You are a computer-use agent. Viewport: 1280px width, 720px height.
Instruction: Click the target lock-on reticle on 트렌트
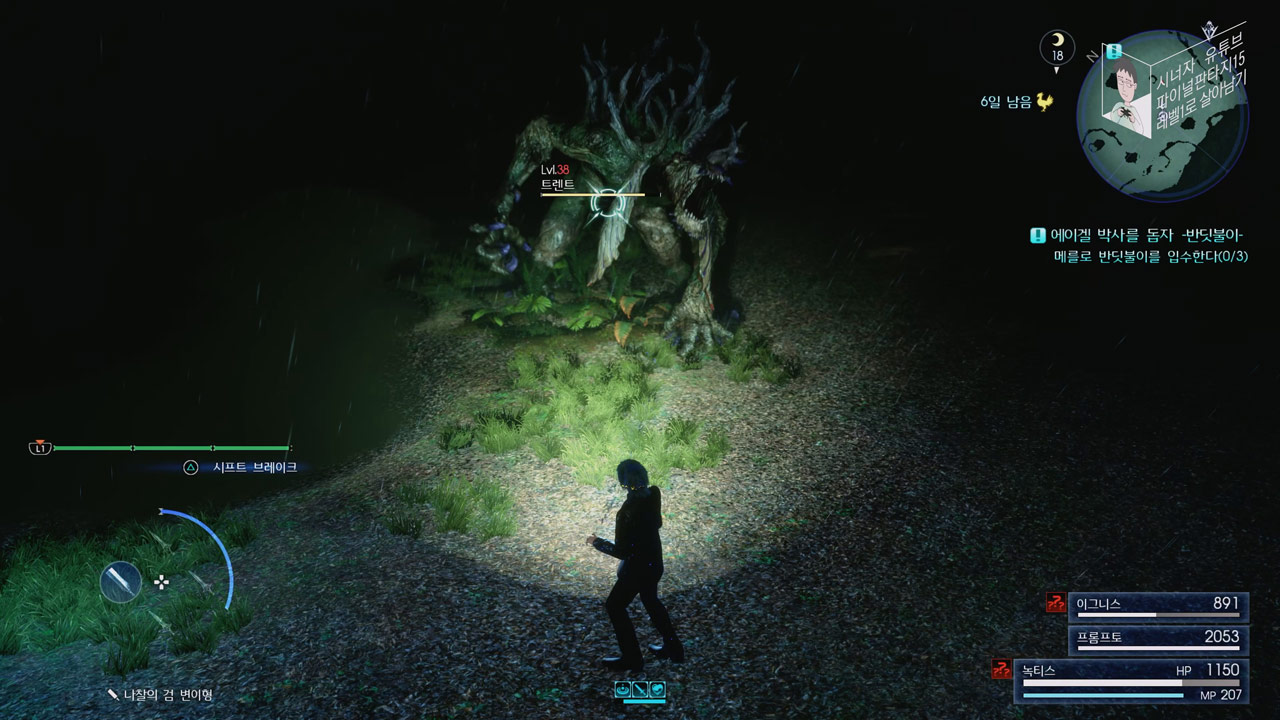pos(606,203)
